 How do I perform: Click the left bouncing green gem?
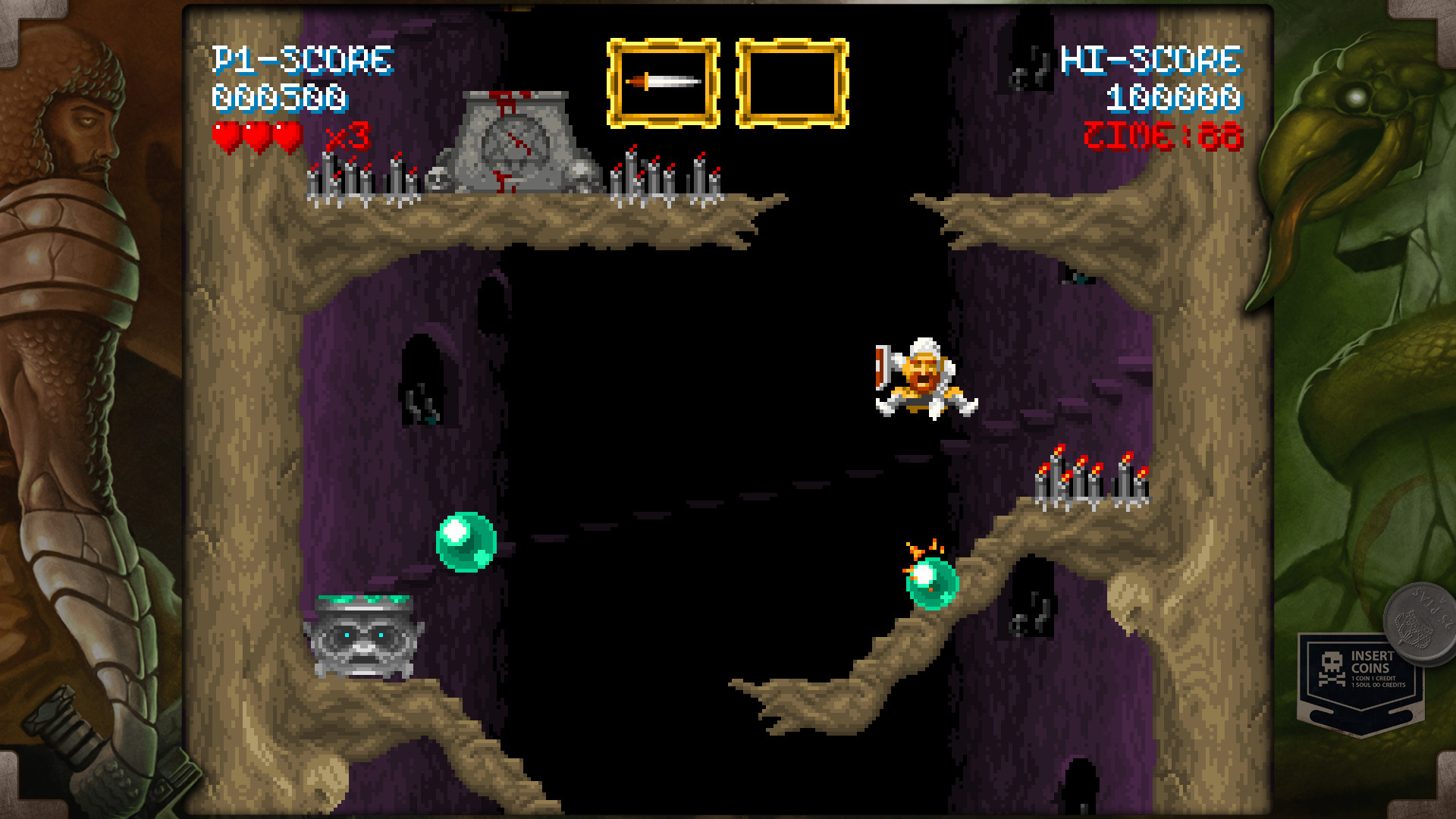point(465,540)
